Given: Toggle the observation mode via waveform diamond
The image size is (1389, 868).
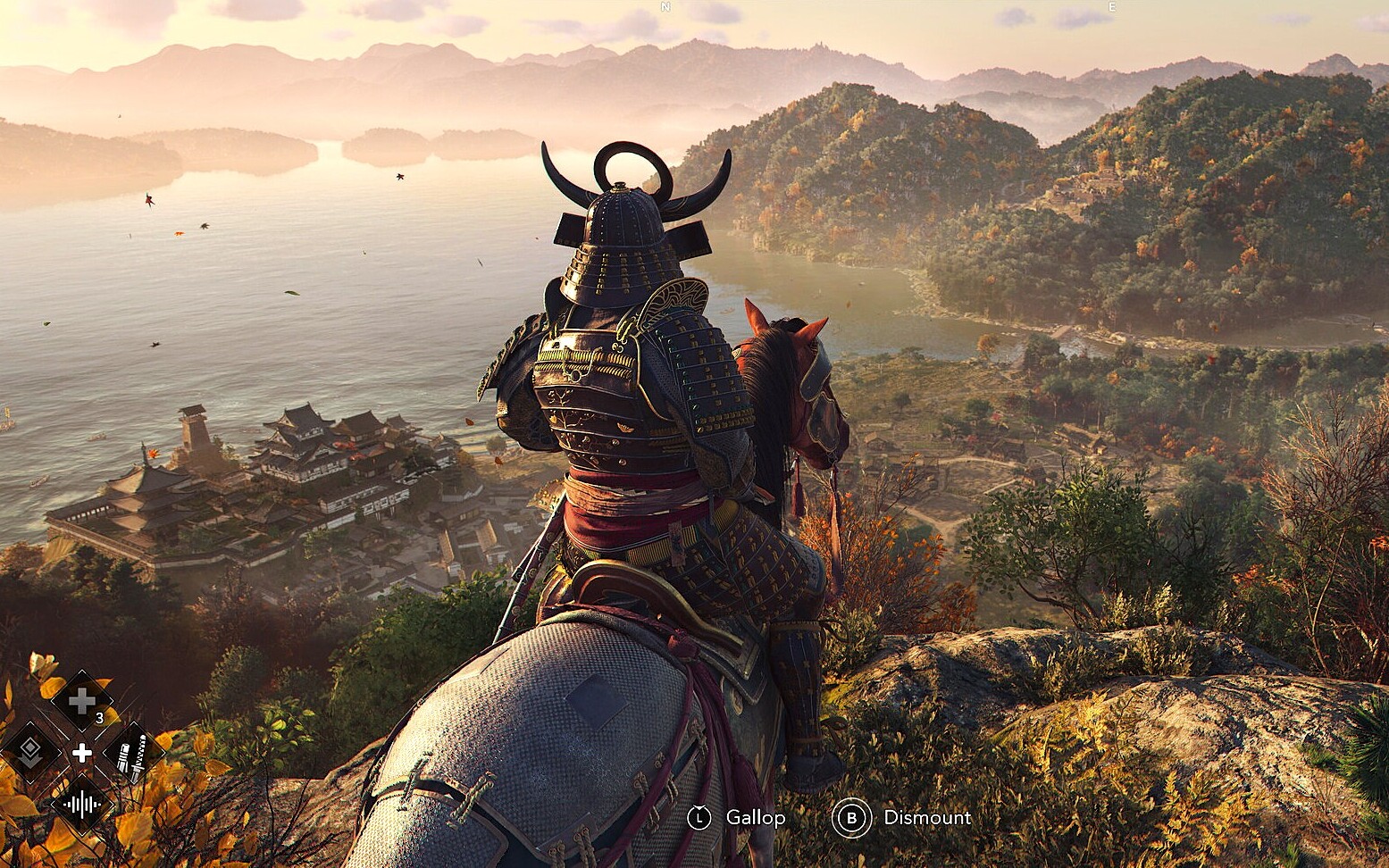Looking at the screenshot, I should [81, 803].
